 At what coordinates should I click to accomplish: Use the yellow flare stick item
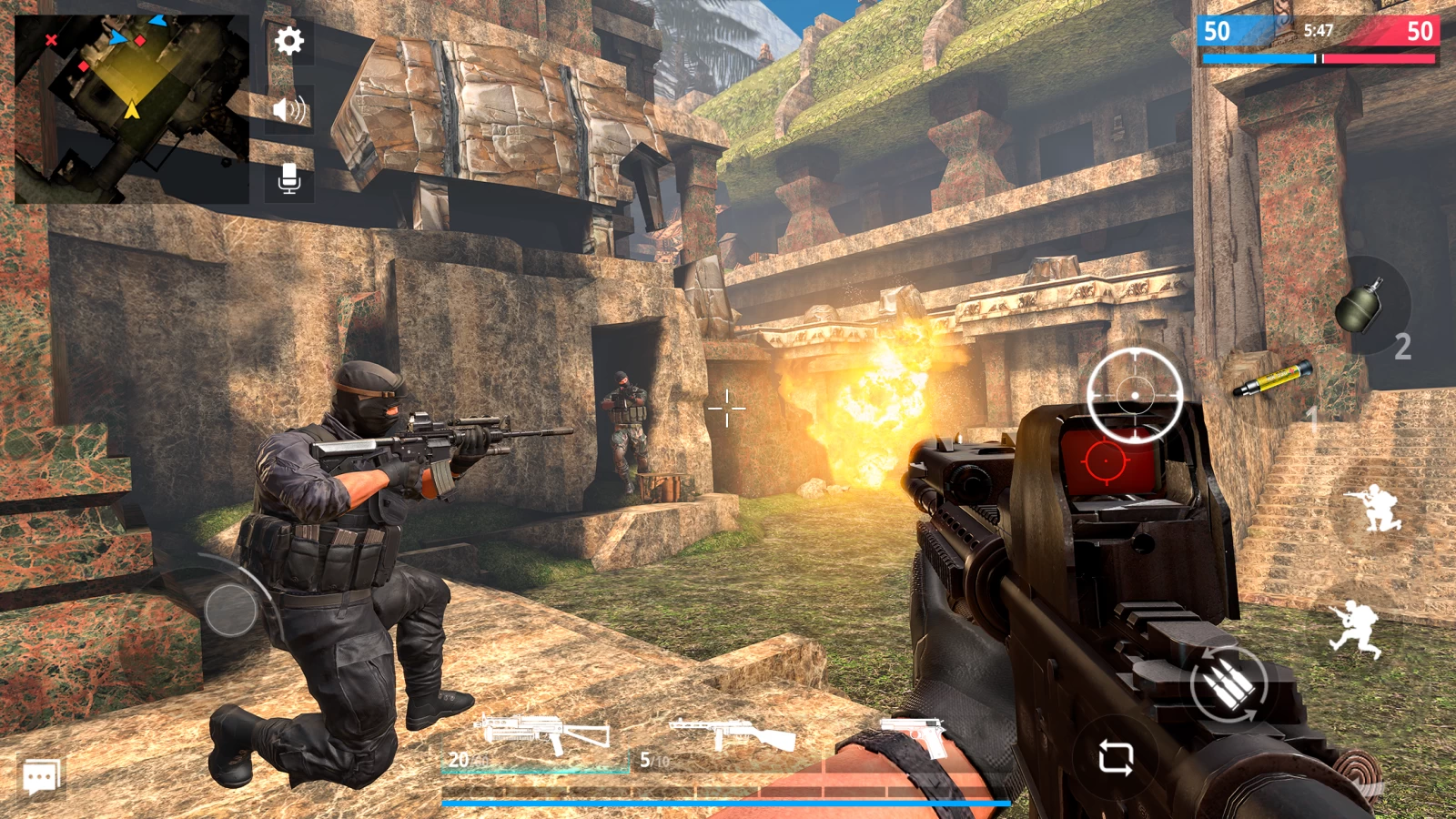(1274, 379)
